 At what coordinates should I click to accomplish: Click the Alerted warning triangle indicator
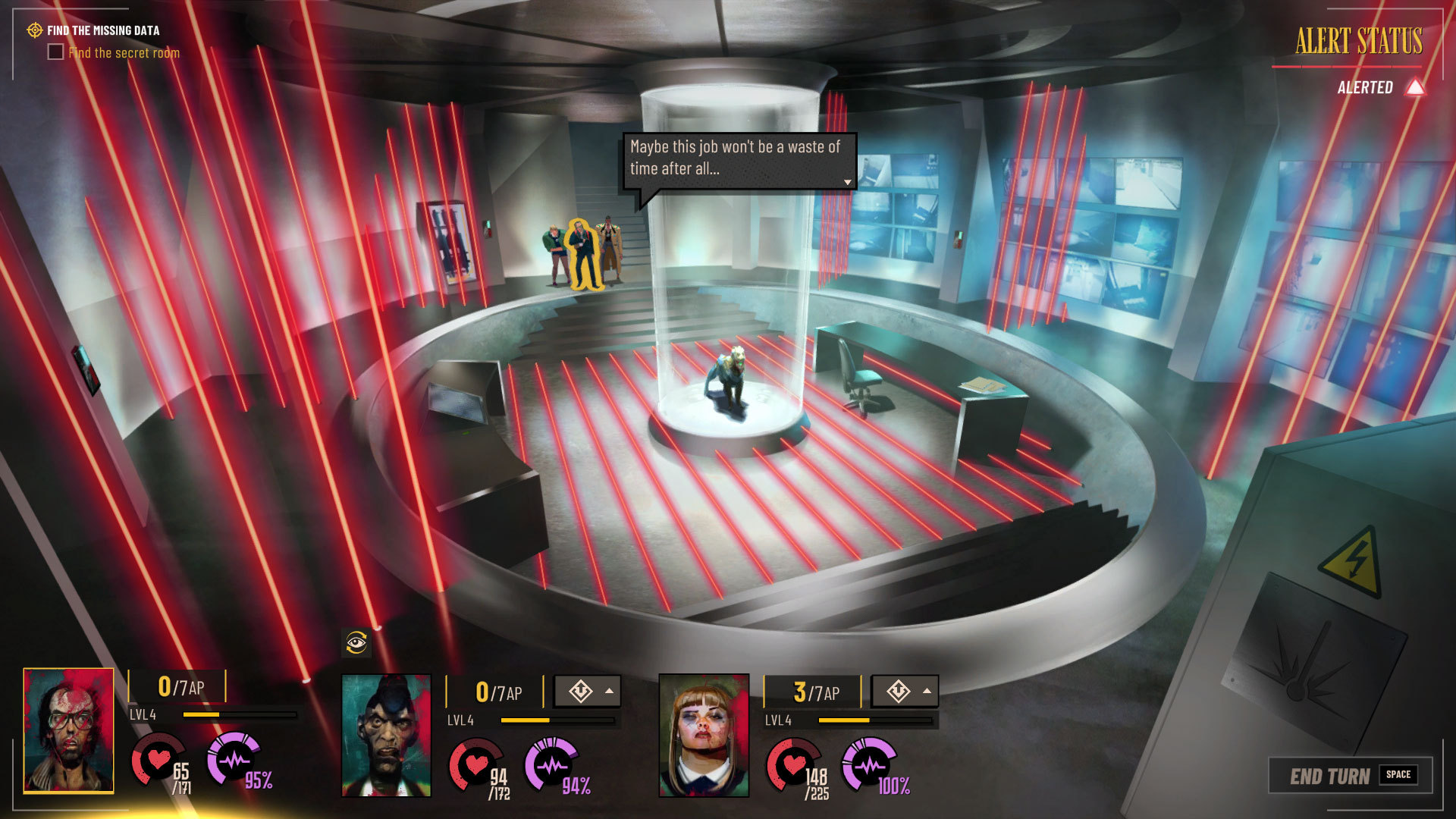tap(1414, 87)
